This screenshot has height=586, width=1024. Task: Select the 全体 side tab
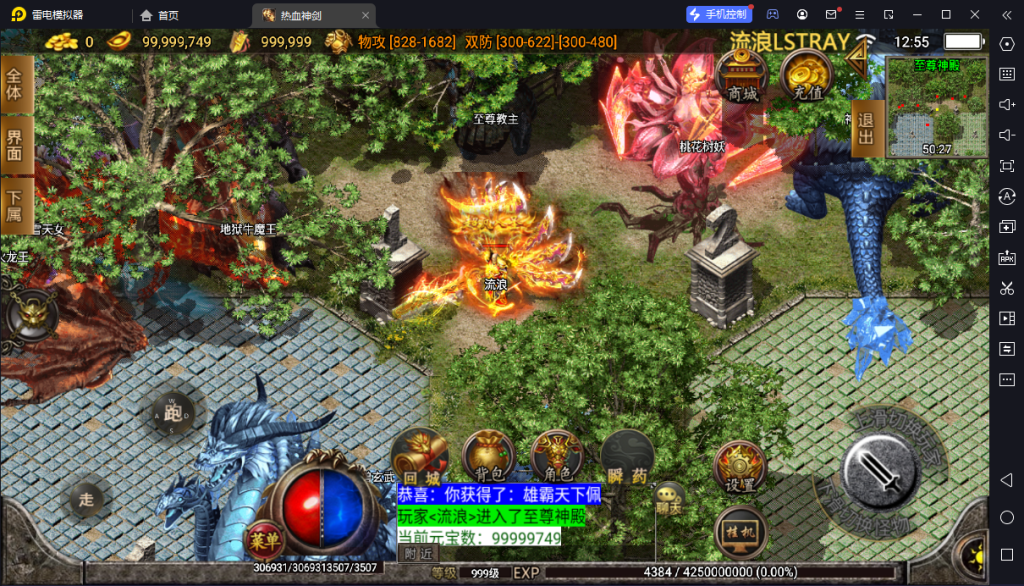coord(15,83)
